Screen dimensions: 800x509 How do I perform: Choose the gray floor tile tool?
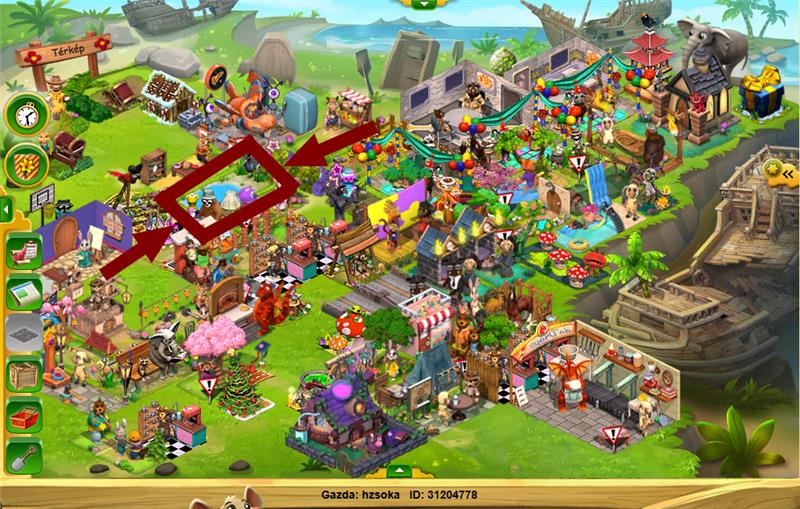coord(23,334)
